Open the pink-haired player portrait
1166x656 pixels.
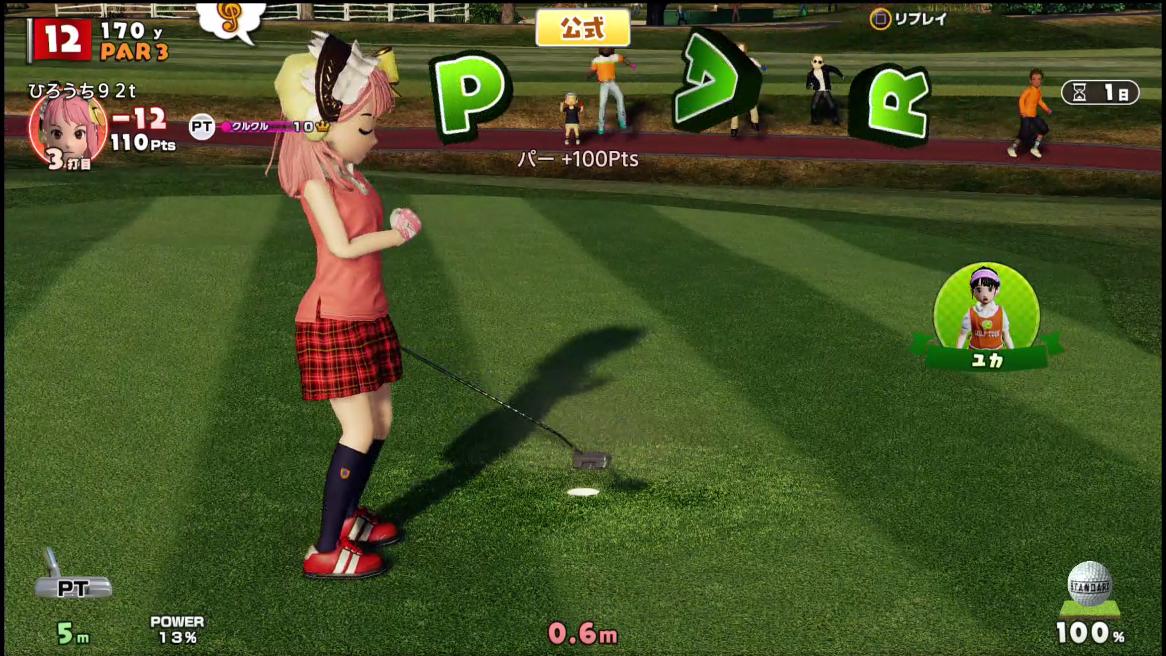(68, 128)
